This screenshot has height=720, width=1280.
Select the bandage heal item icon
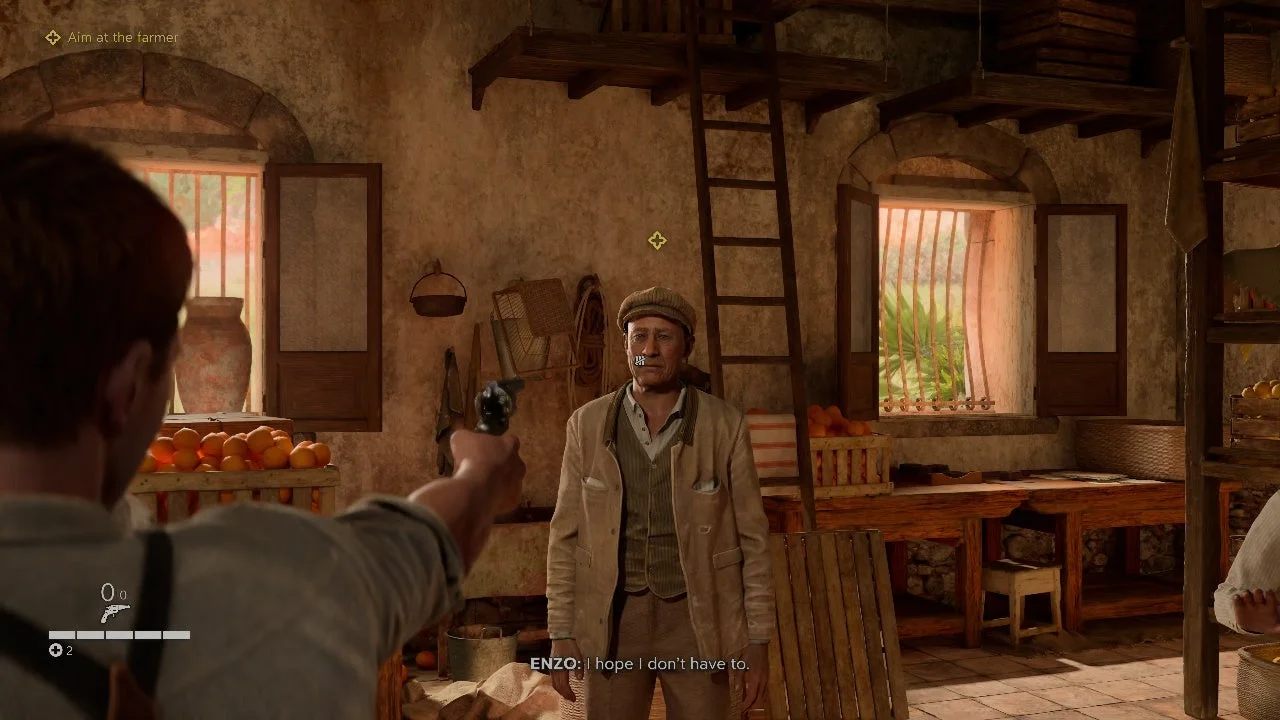coord(56,651)
